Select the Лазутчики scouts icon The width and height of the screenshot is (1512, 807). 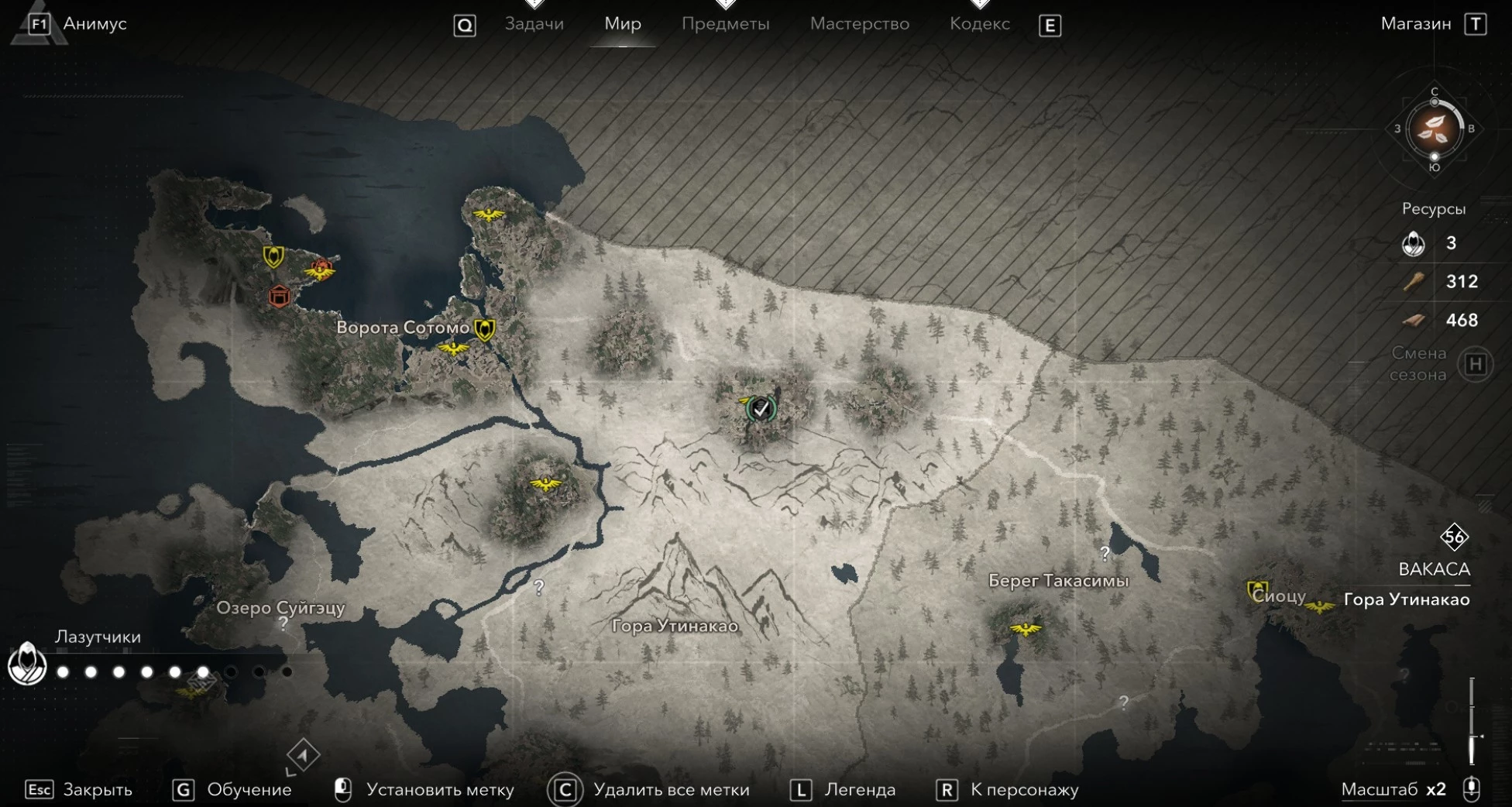27,664
